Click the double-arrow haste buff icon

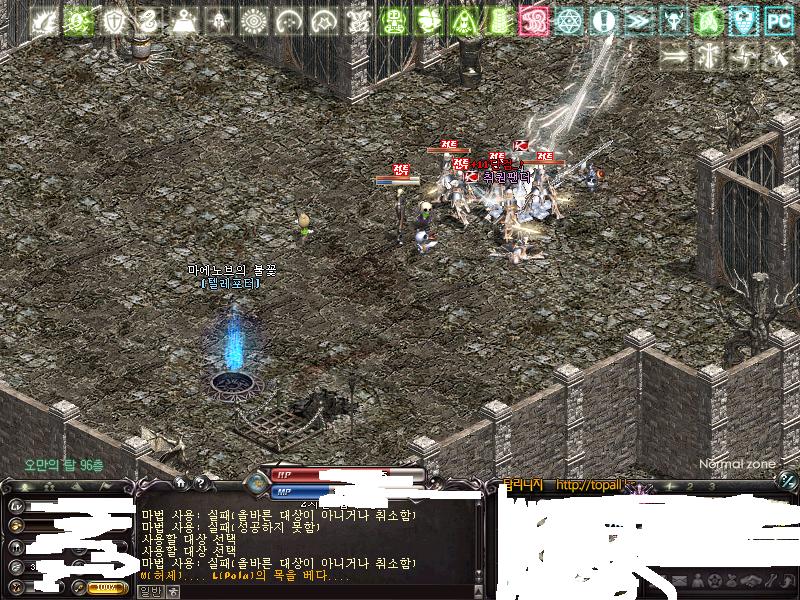click(637, 20)
